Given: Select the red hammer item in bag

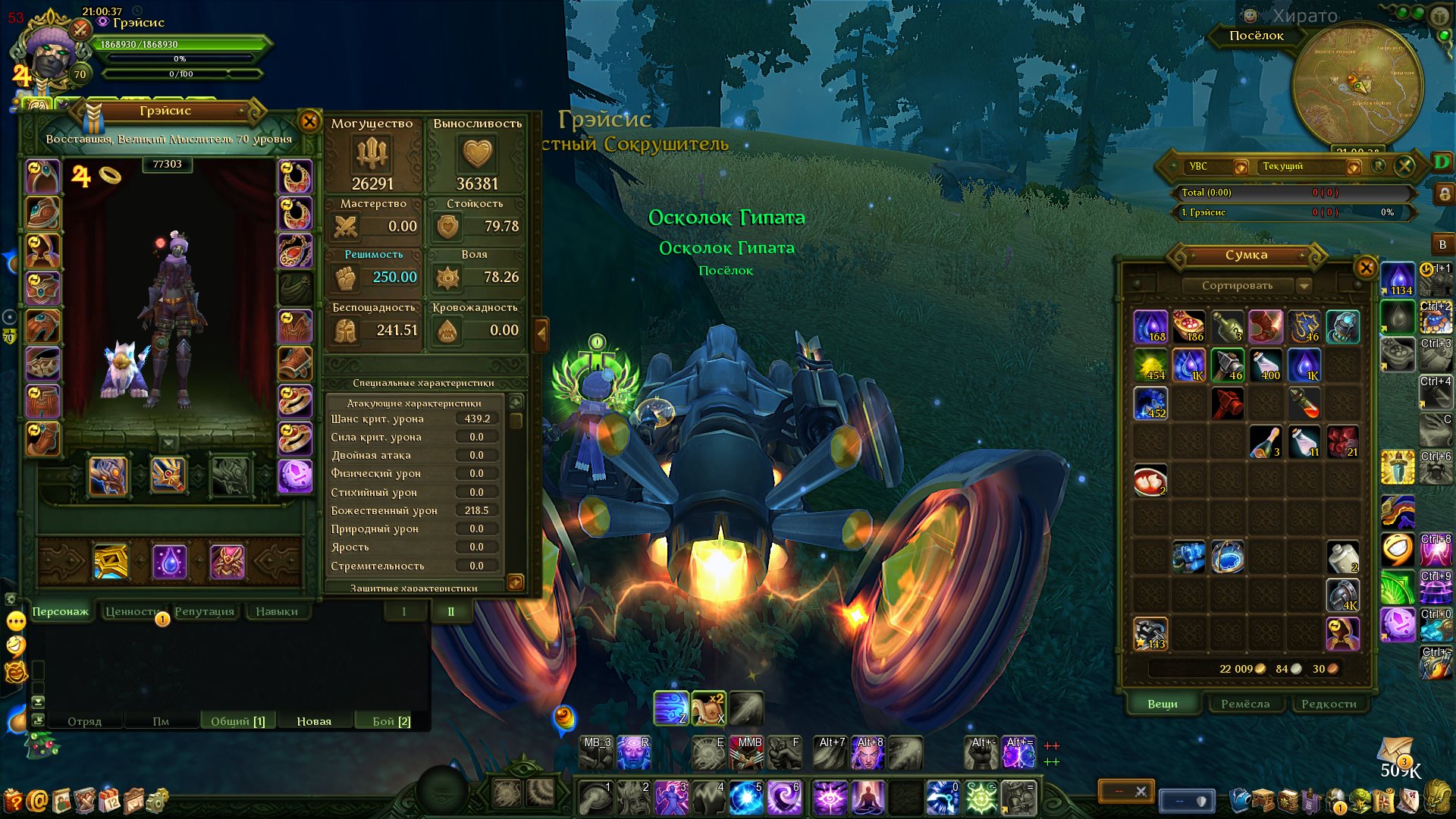Looking at the screenshot, I should pos(1228,403).
